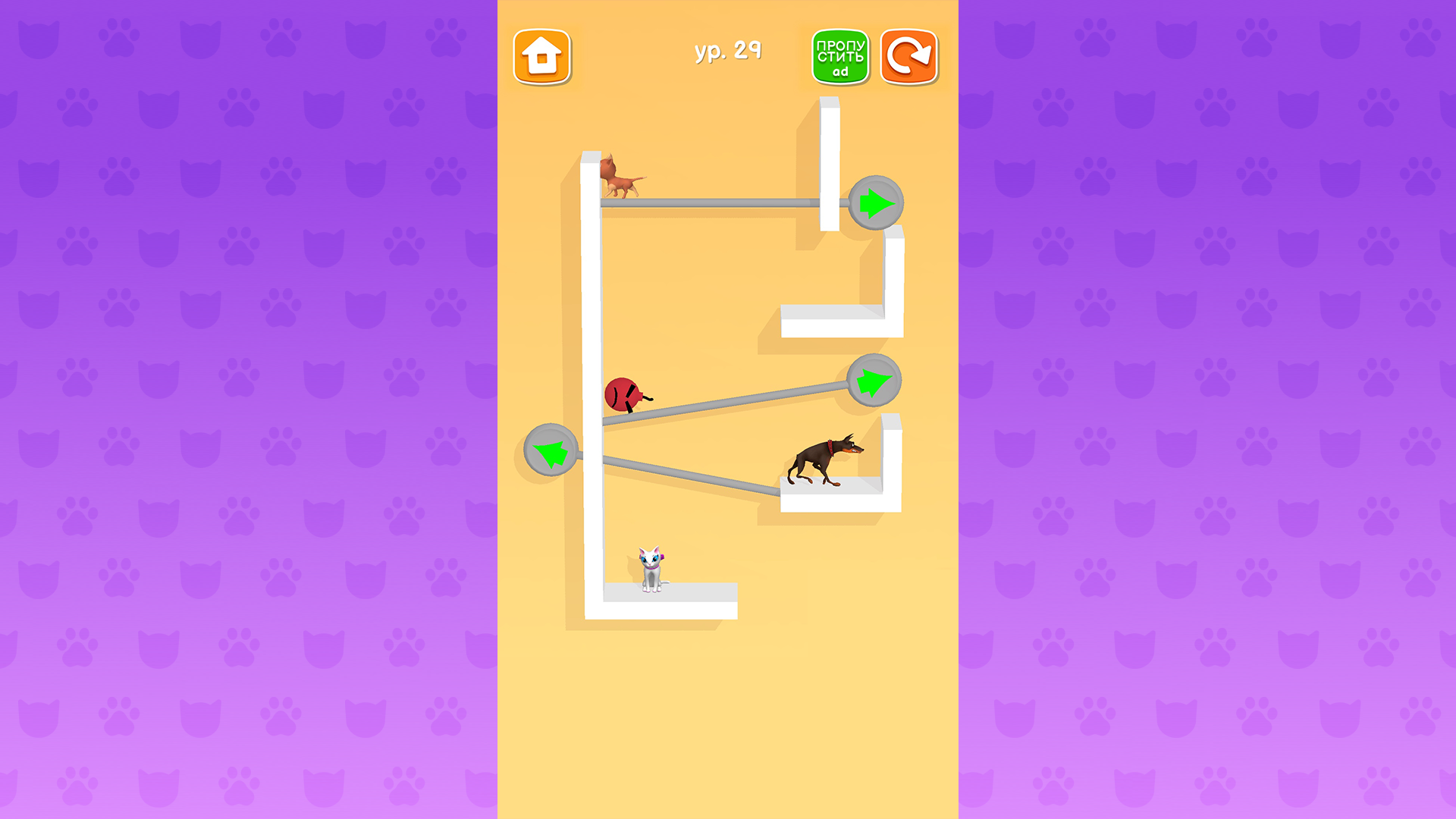Image resolution: width=1456 pixels, height=819 pixels.
Task: Tap the green skip-ad icon
Action: [x=839, y=56]
